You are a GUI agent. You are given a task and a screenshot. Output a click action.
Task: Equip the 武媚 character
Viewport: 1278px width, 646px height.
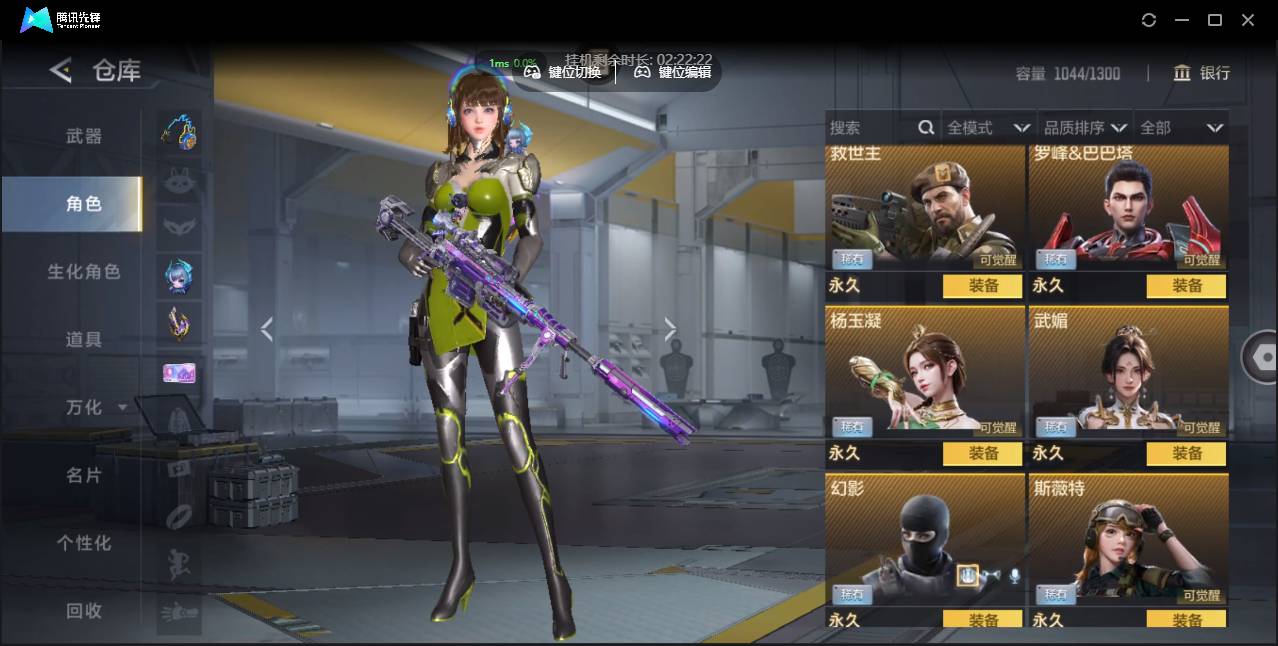1187,454
